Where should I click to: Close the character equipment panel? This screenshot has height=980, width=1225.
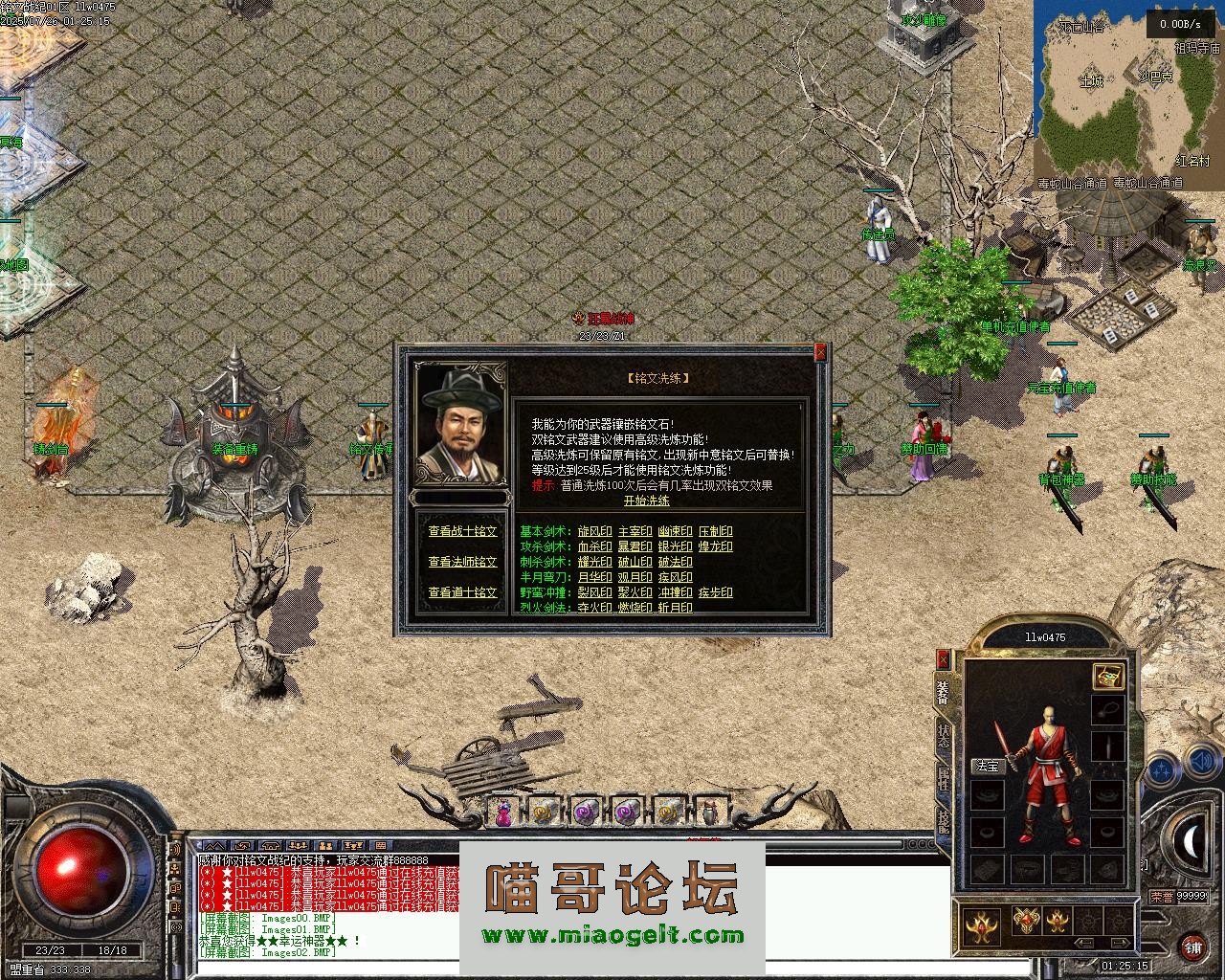(944, 659)
